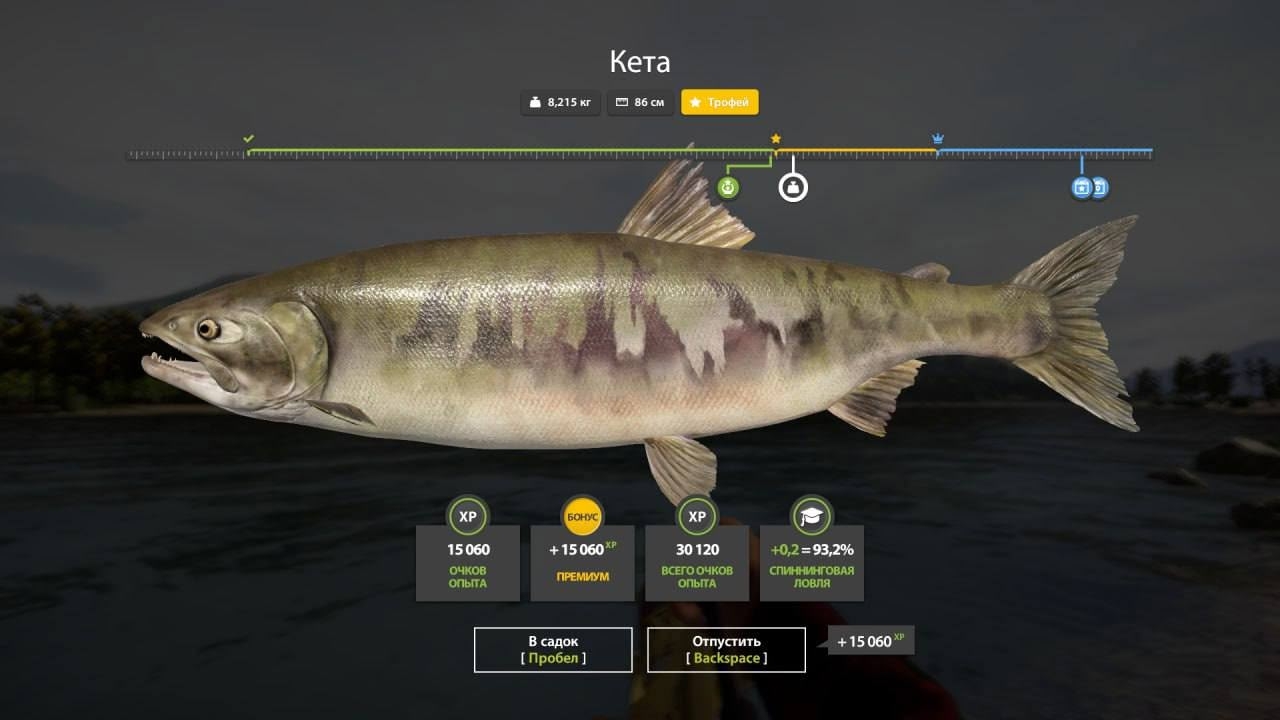1280x720 pixels.
Task: Click the green XP circle above Очков опыта
Action: (468, 516)
